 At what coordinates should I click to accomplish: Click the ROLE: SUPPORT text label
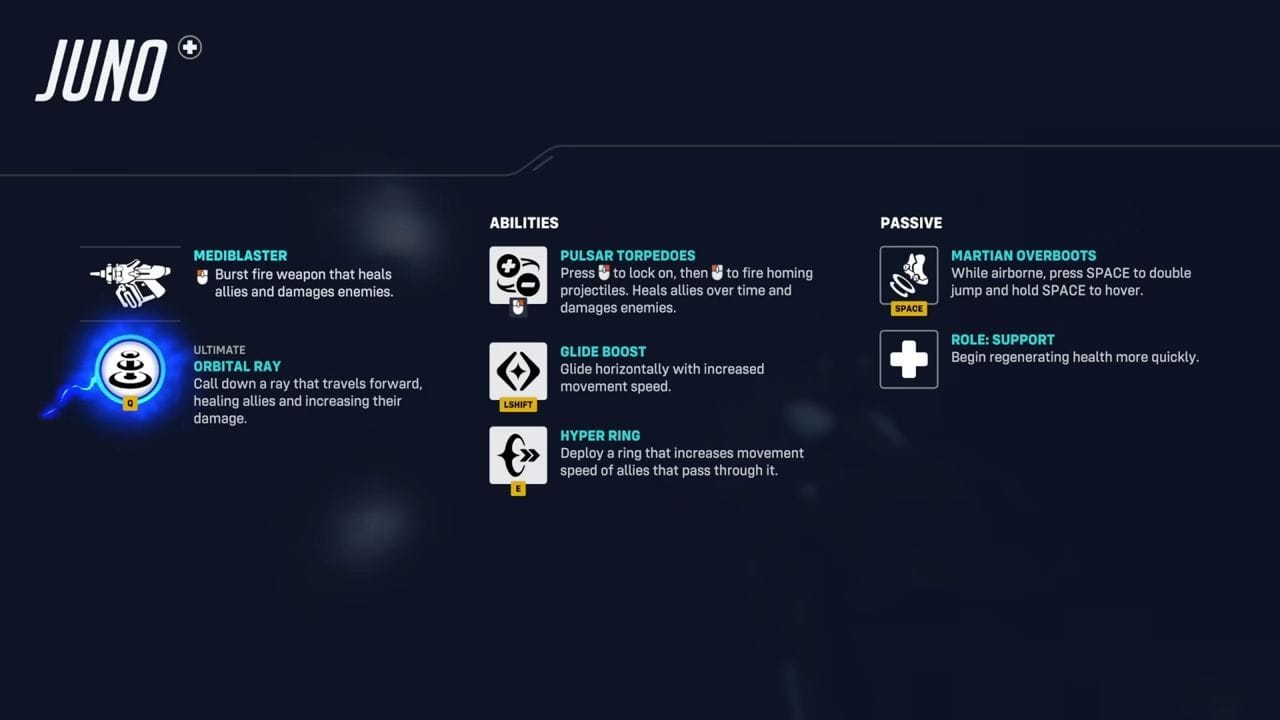1003,340
